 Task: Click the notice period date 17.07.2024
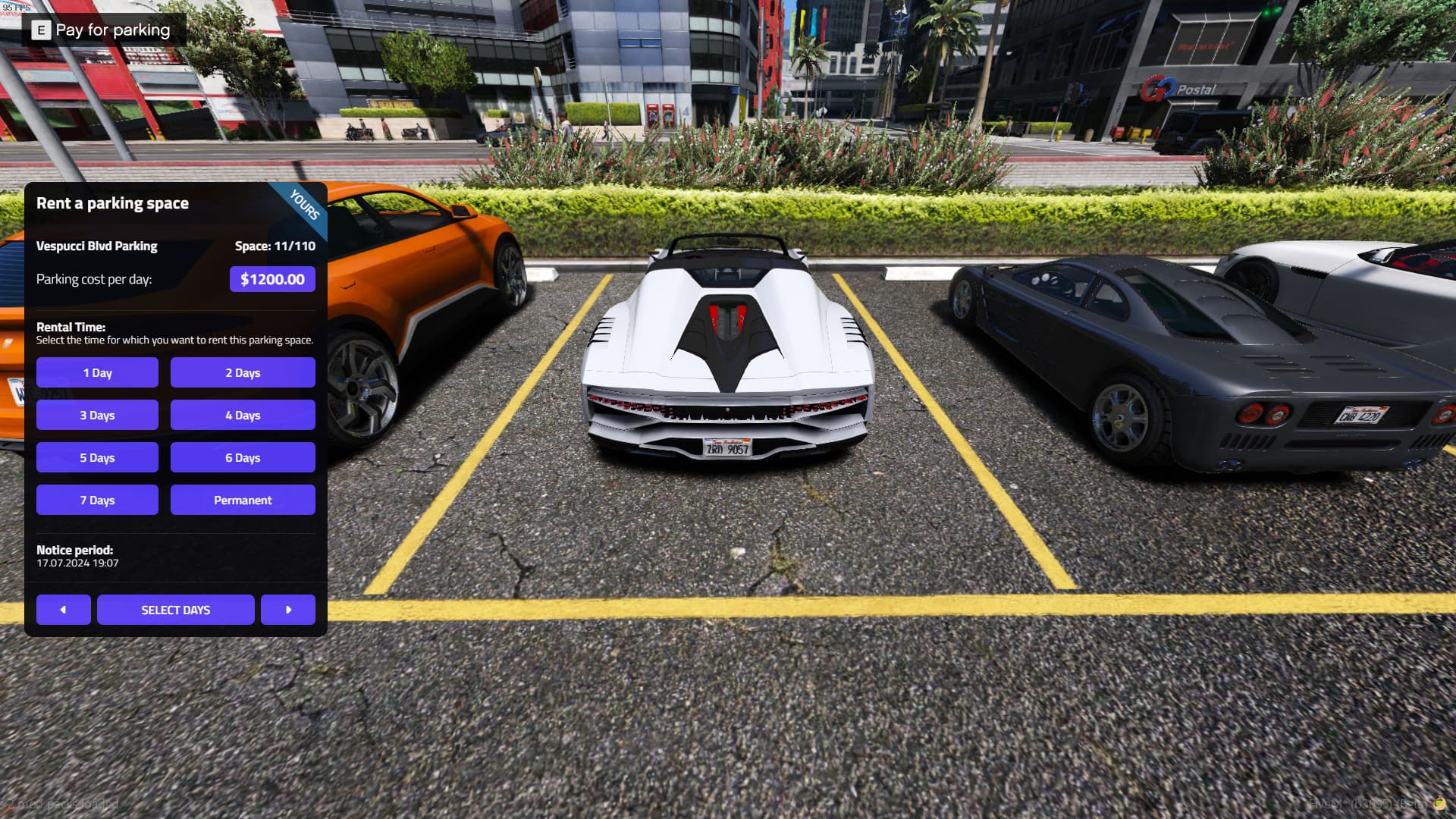coord(76,563)
